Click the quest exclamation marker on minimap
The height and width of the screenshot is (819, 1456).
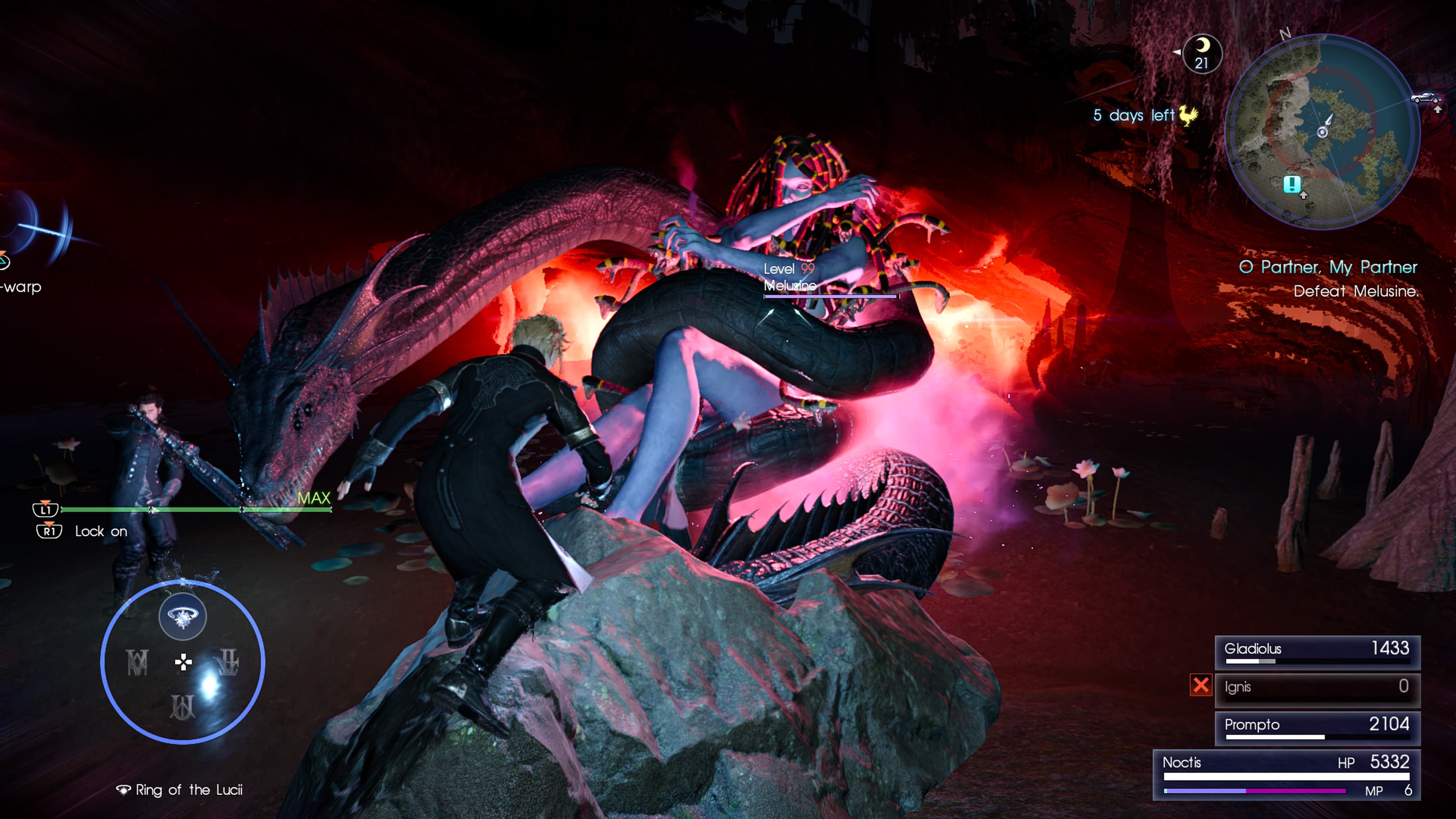[x=1292, y=184]
